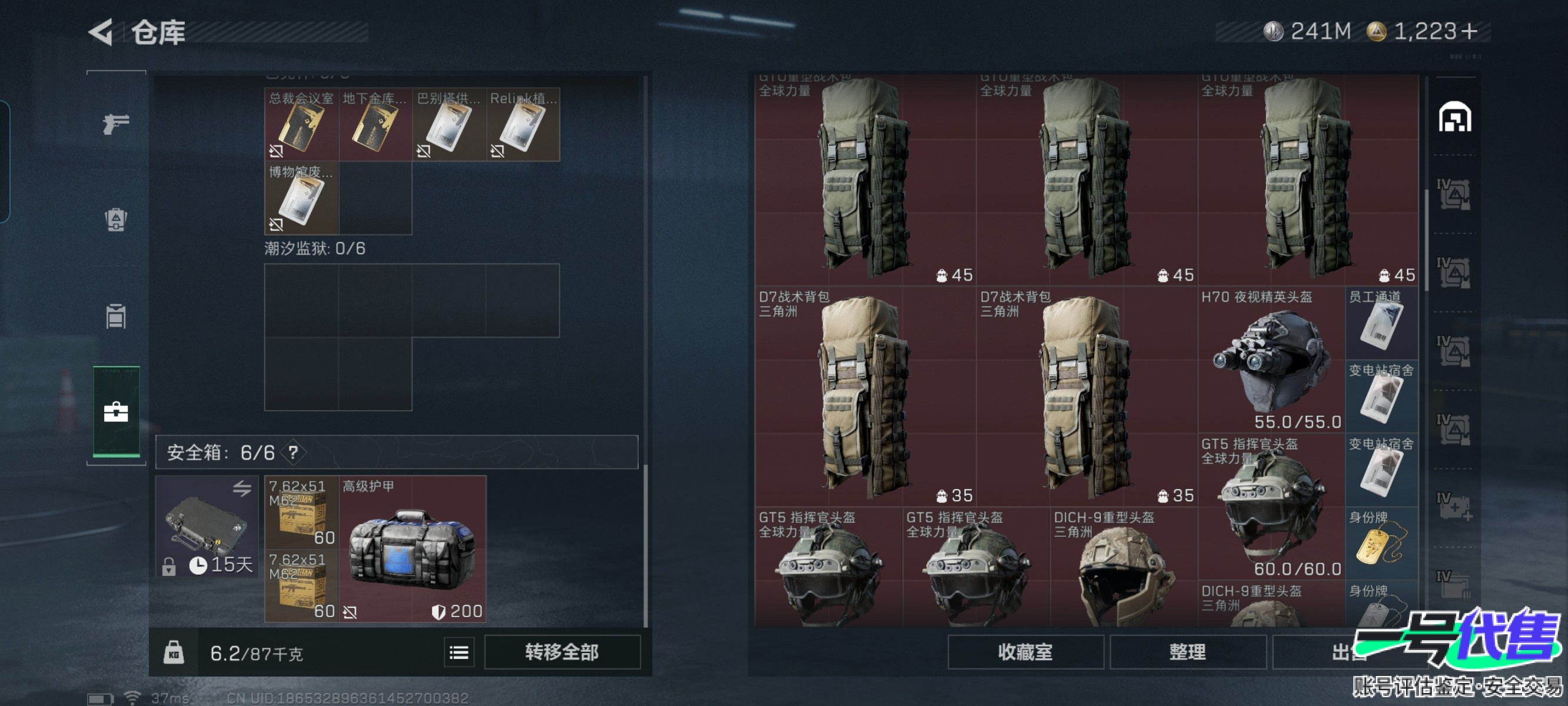Choose the Relink key card

pos(523,125)
